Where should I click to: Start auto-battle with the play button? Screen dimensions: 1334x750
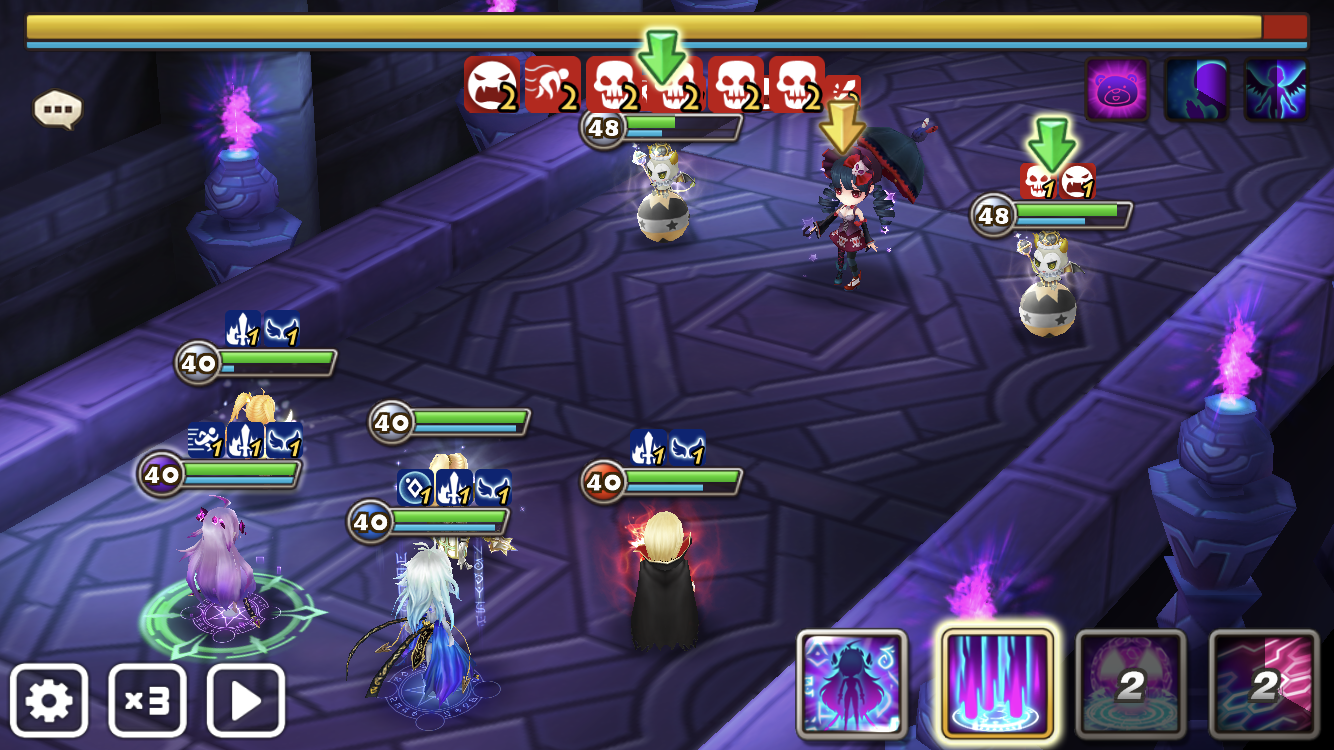[x=246, y=700]
